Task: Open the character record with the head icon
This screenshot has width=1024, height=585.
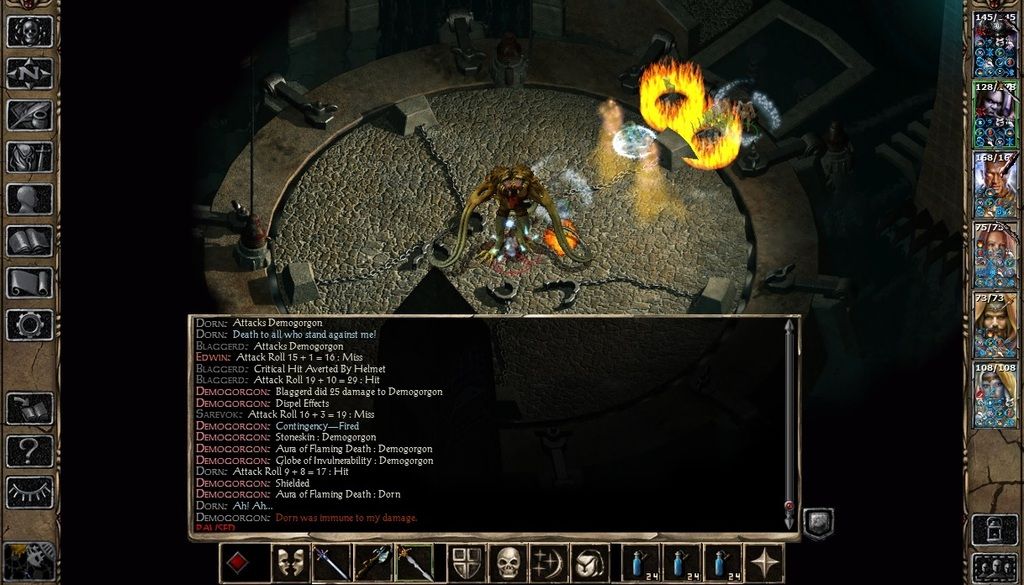Action: click(x=30, y=199)
